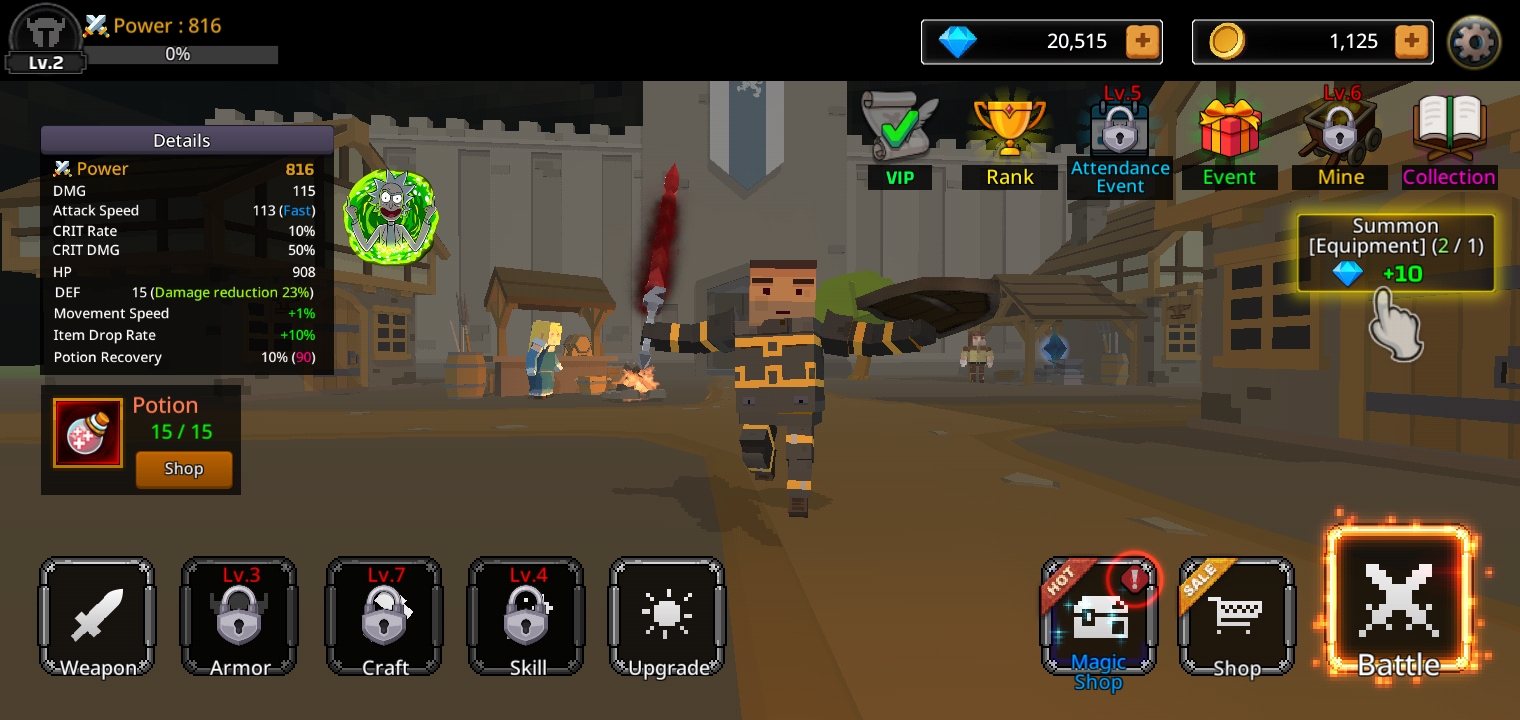1520x720 pixels.
Task: Click the potion Shop button
Action: (184, 469)
